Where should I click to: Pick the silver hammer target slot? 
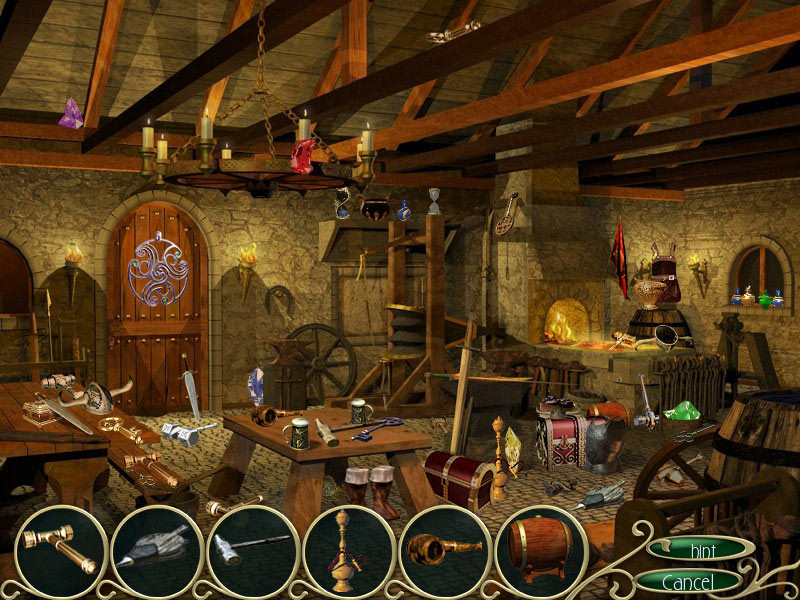coord(251,552)
